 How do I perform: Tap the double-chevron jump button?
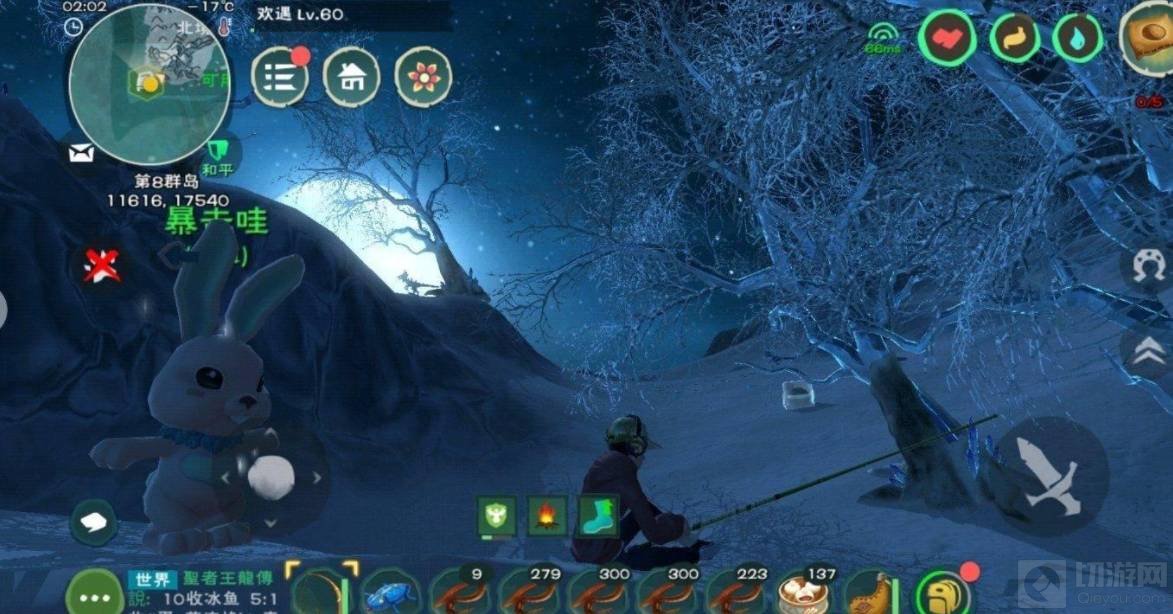coord(1149,349)
